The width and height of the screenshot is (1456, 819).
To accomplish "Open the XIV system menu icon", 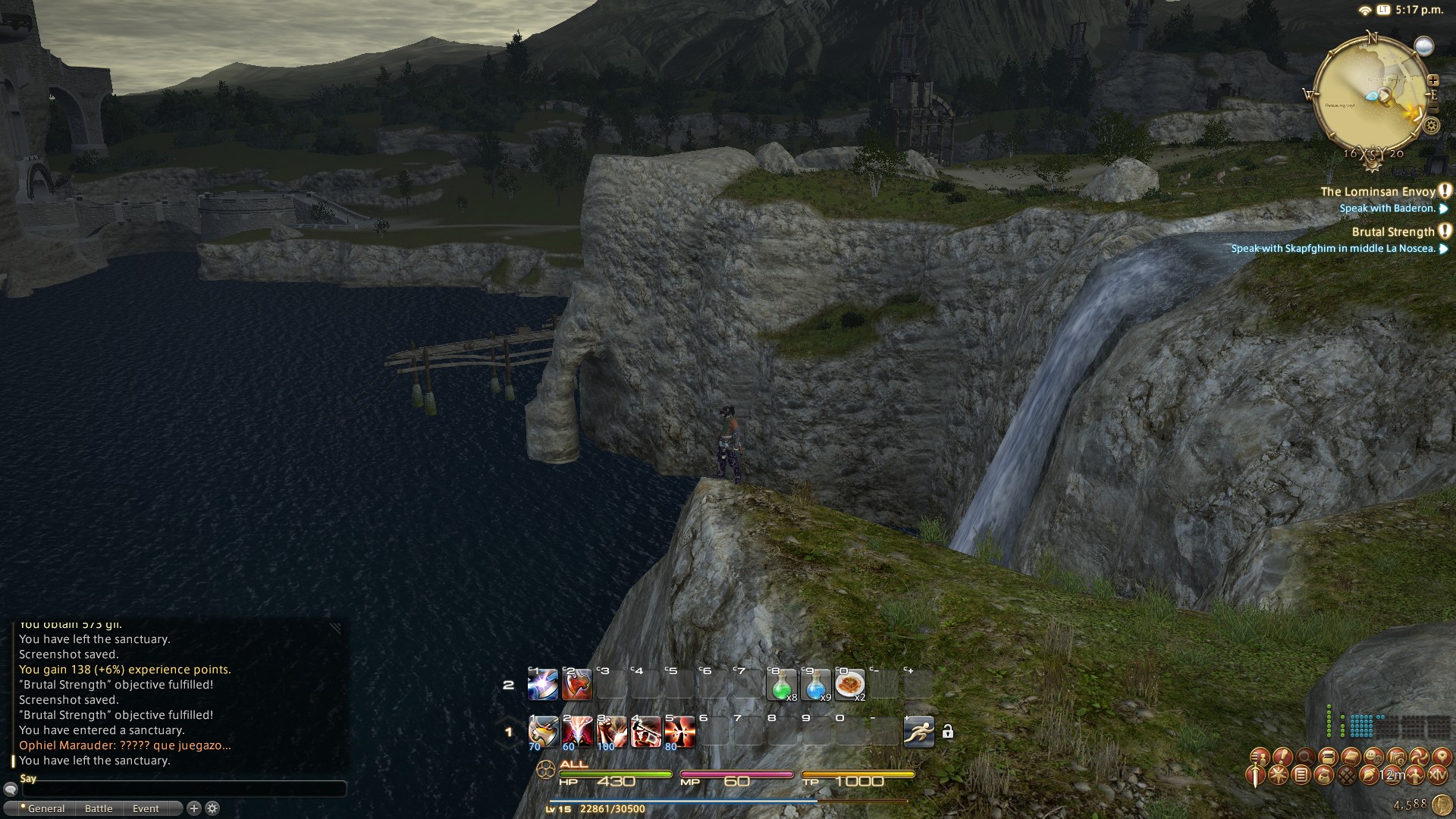I will click(x=1437, y=775).
